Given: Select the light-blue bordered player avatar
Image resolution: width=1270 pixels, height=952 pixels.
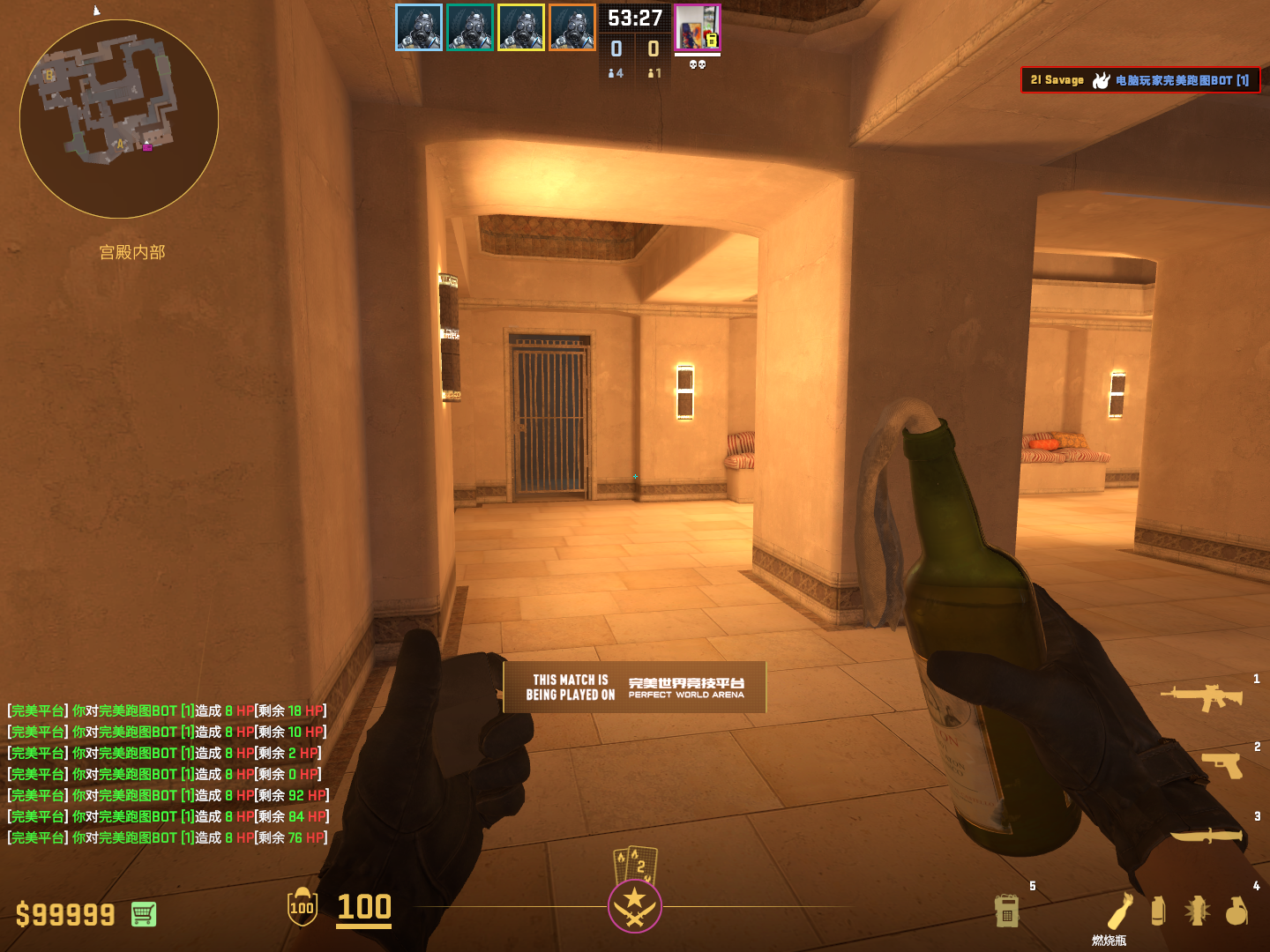Looking at the screenshot, I should pyautogui.click(x=419, y=27).
